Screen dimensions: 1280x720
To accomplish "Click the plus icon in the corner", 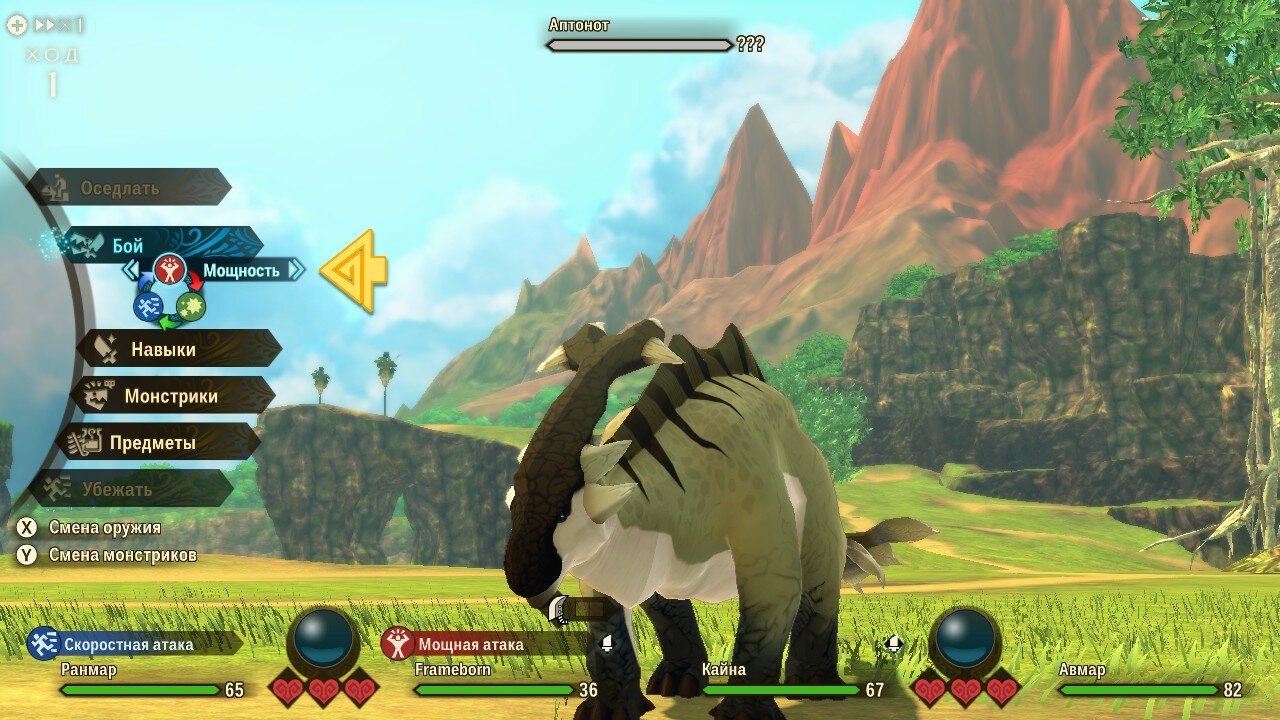I will 17,25.
